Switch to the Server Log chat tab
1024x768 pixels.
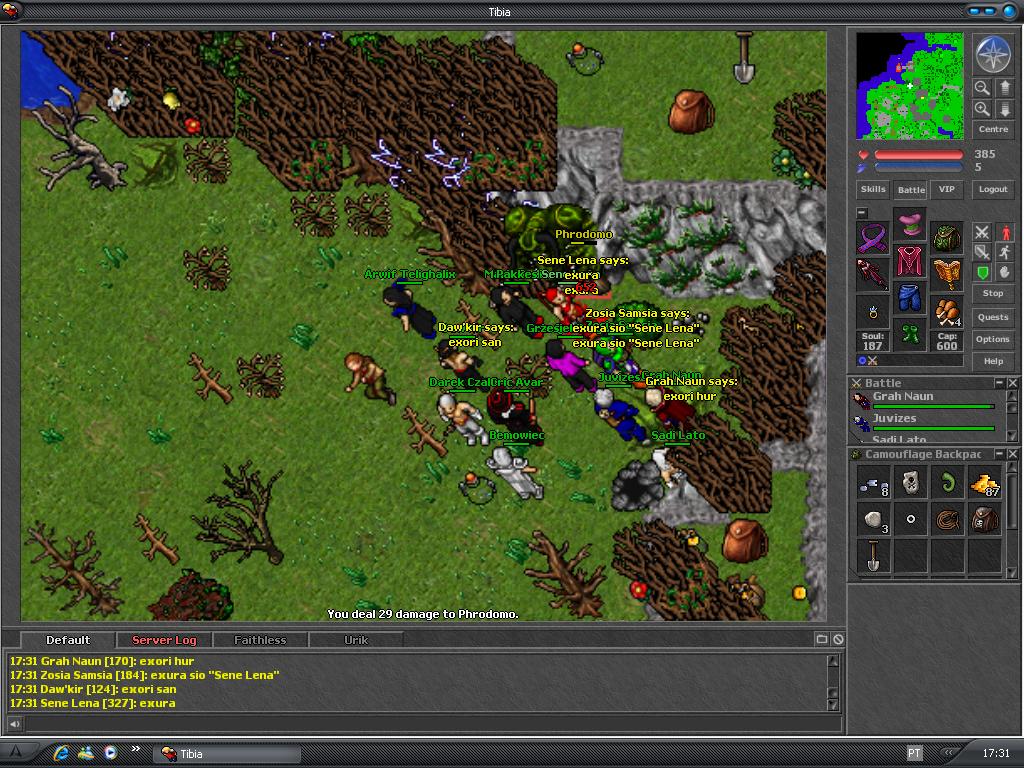pos(164,640)
